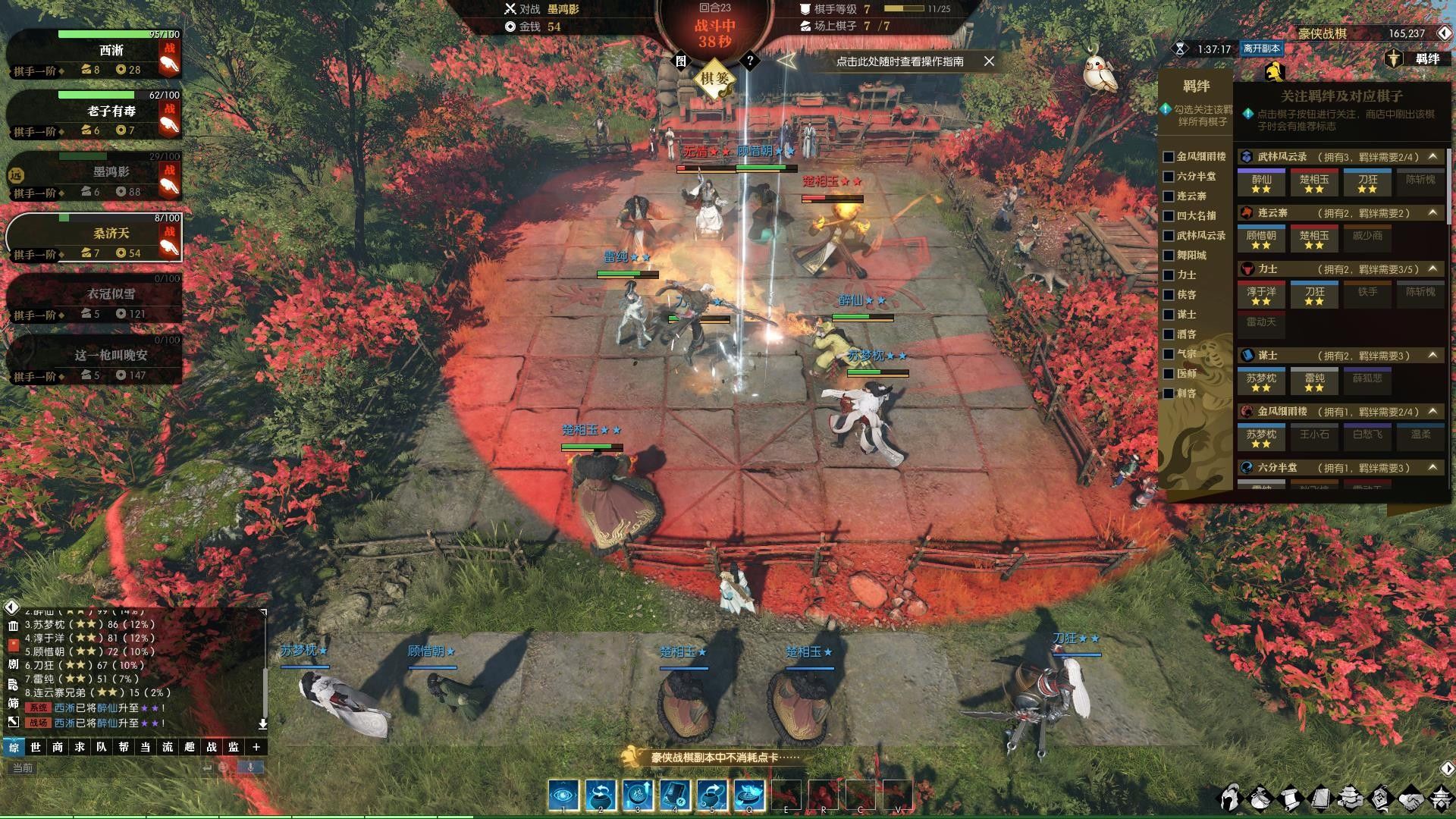Click the help question mark diamond
The image size is (1456, 819).
point(749,61)
